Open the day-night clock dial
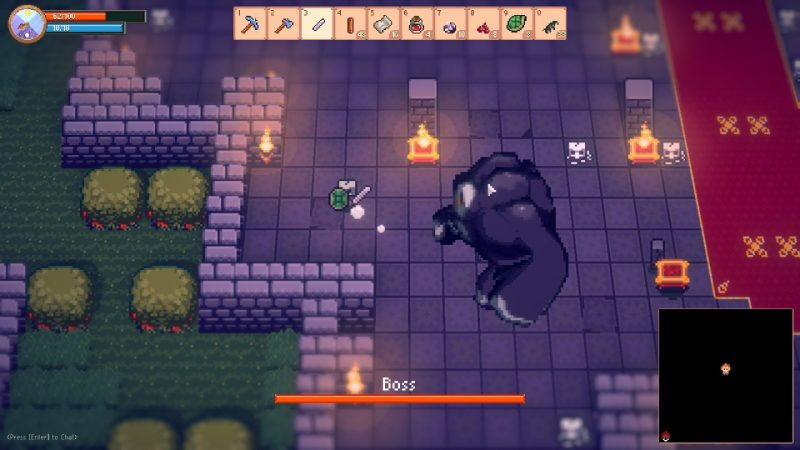This screenshot has height=450, width=800. 26,23
